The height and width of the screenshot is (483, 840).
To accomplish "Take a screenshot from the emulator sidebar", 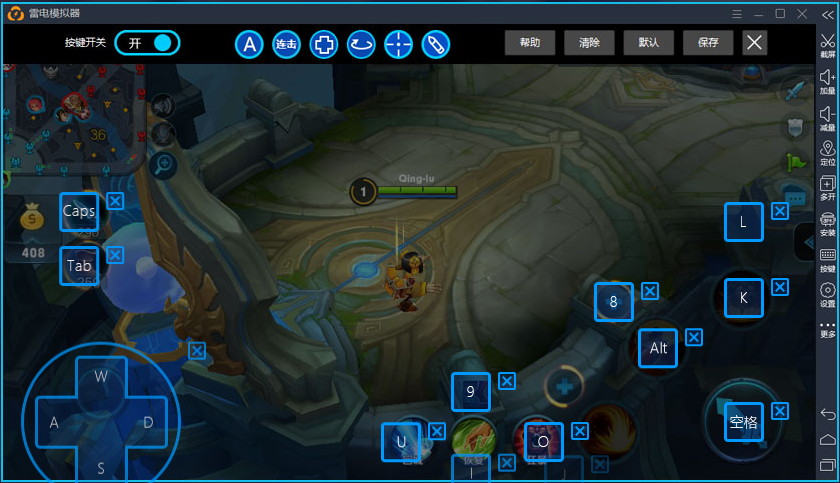I will (827, 46).
